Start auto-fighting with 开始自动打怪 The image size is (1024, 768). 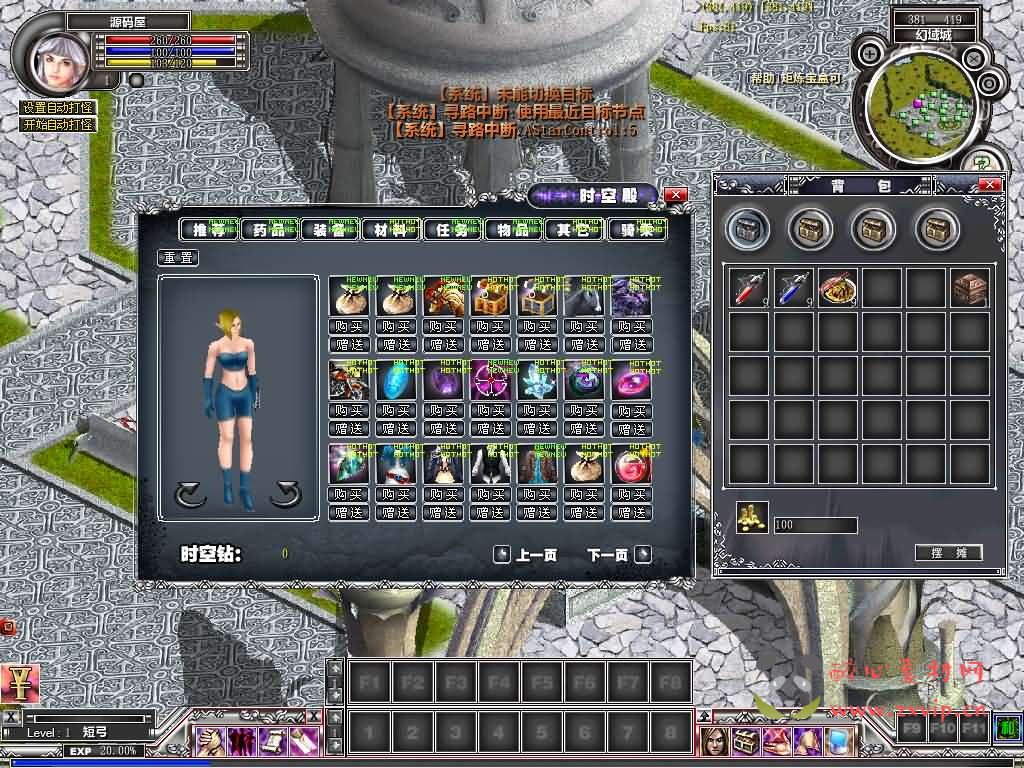coord(58,125)
